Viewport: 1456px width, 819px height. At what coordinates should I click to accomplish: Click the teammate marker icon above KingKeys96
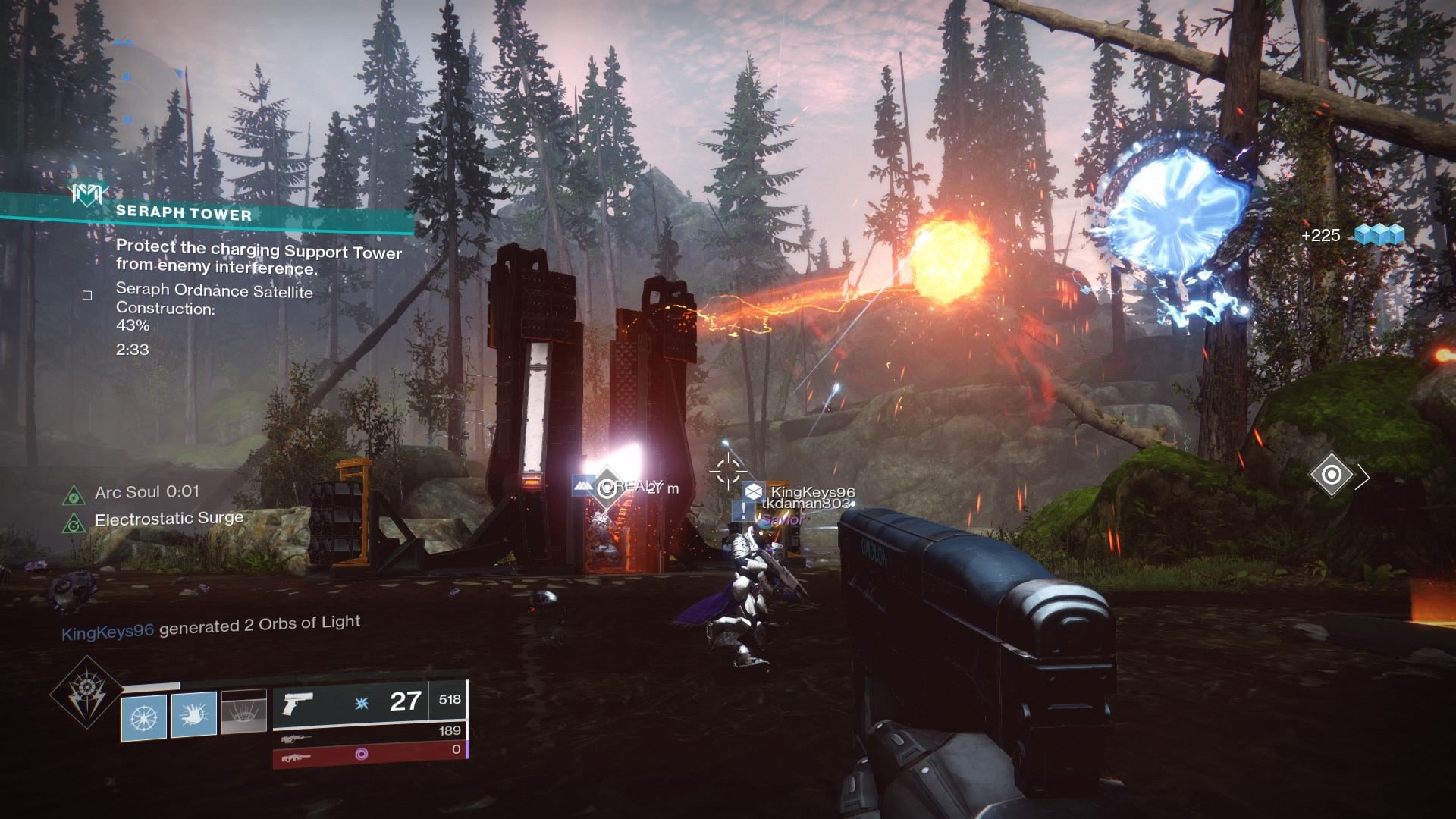click(x=752, y=493)
